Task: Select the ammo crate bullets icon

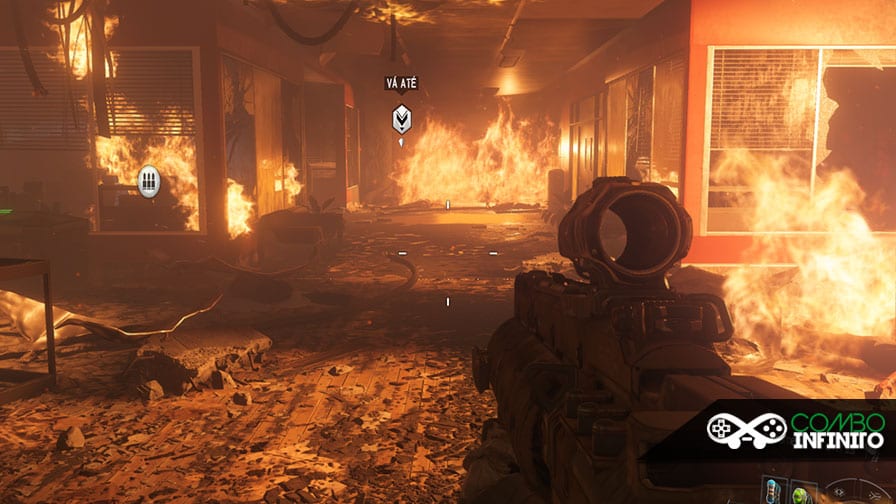Action: pyautogui.click(x=149, y=181)
